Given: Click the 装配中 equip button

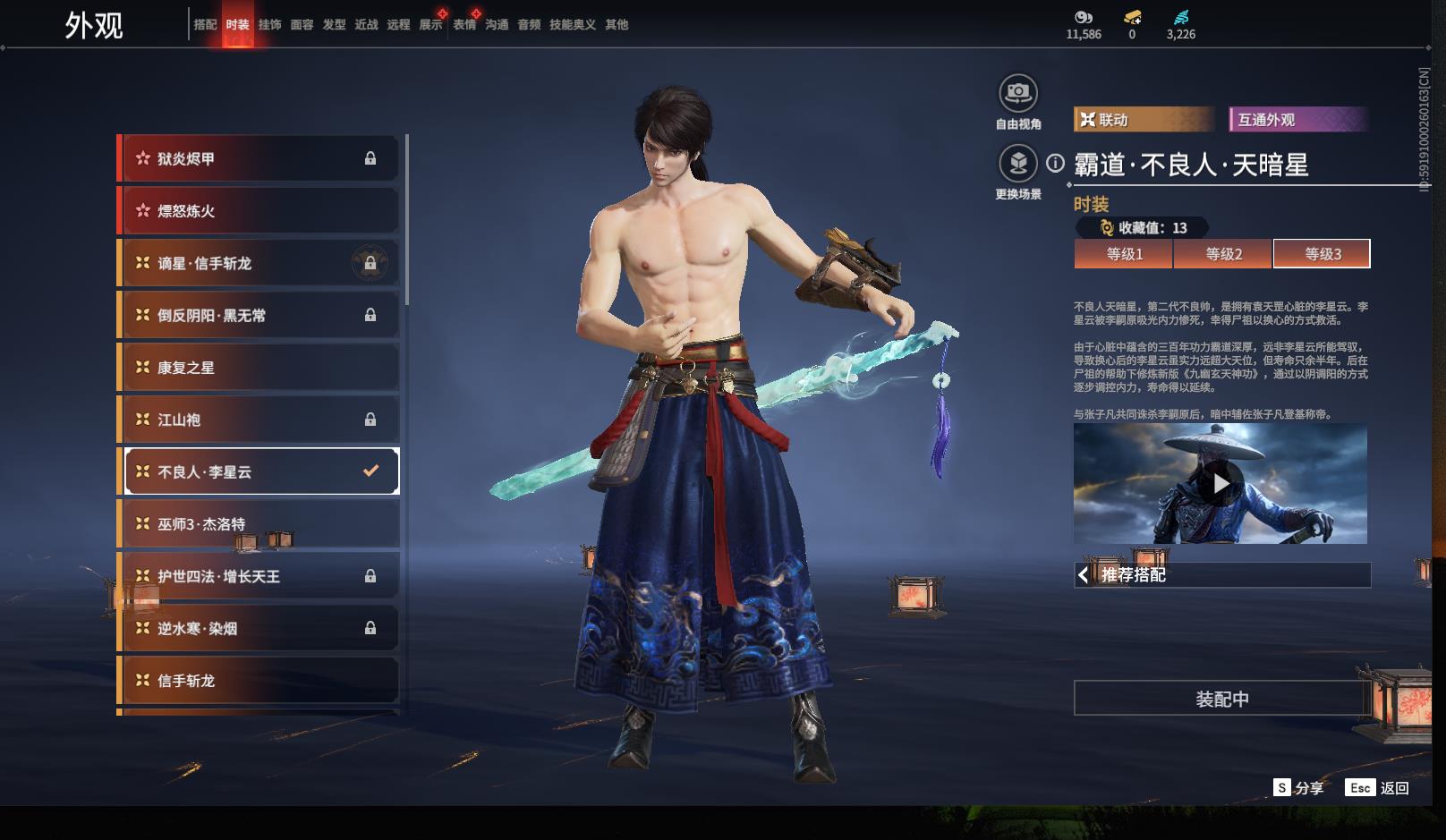Looking at the screenshot, I should 1221,699.
